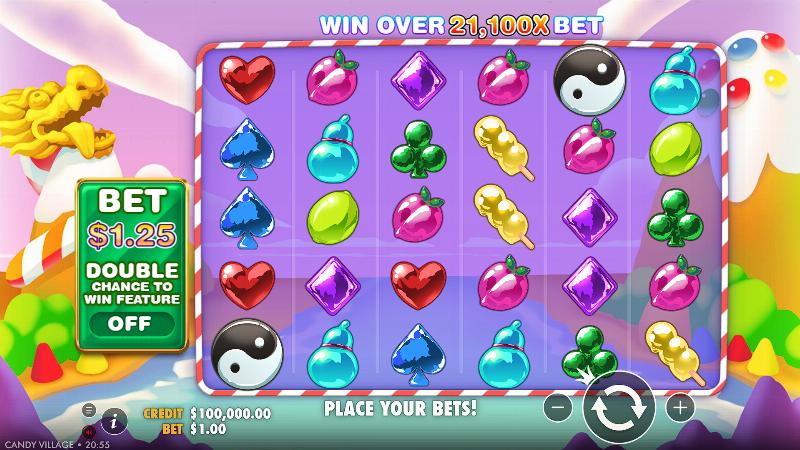Viewport: 800px width, 450px height.
Task: Decrease the bet with the minus button
Action: pos(560,408)
